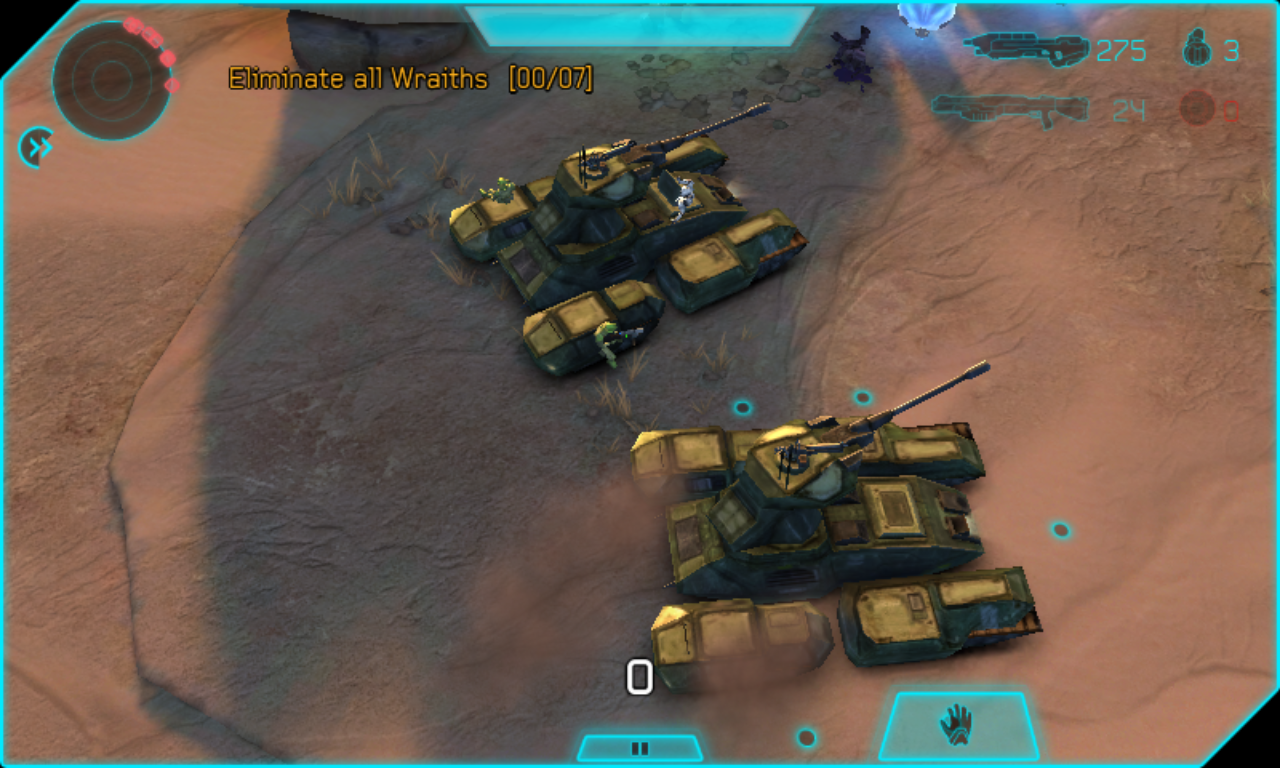The height and width of the screenshot is (768, 1280).
Task: Select the assault rifle weapon icon
Action: pos(1026,48)
